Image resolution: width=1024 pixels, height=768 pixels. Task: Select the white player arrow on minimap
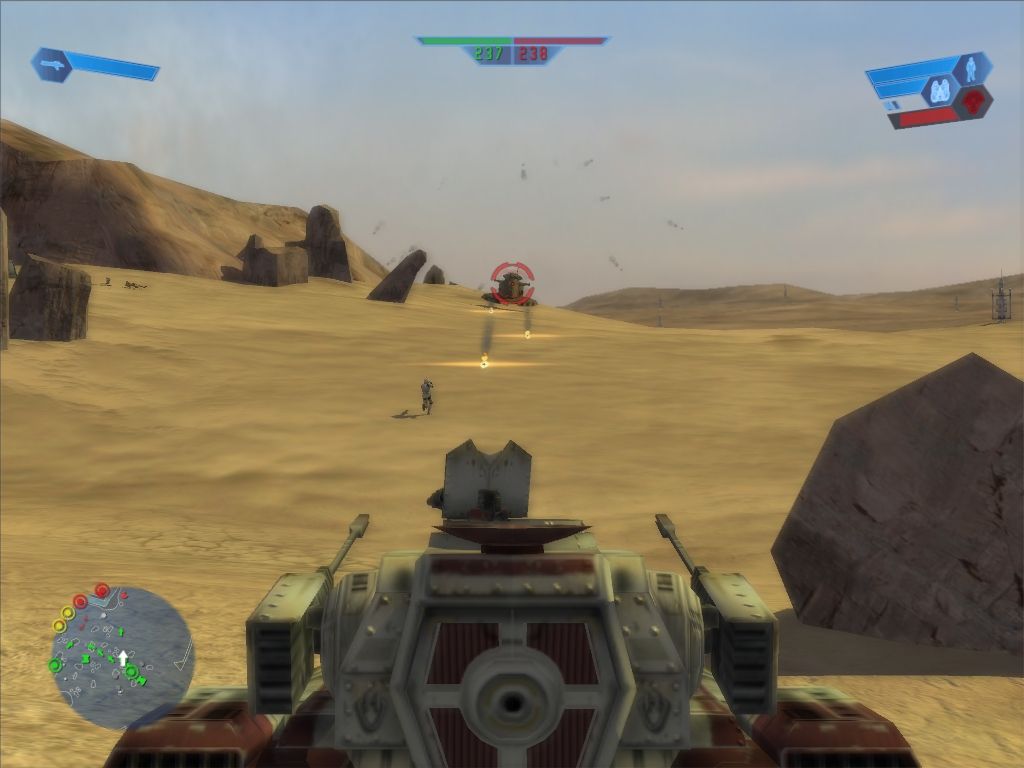tap(123, 659)
